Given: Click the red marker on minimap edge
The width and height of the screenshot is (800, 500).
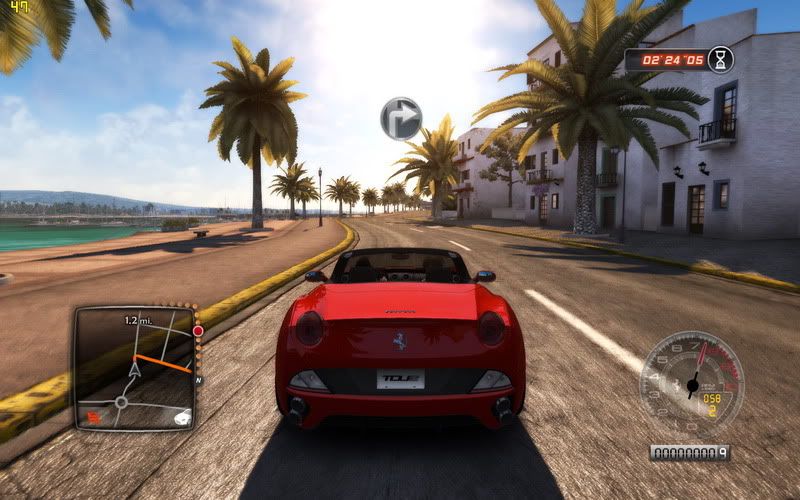Looking at the screenshot, I should pyautogui.click(x=198, y=330).
